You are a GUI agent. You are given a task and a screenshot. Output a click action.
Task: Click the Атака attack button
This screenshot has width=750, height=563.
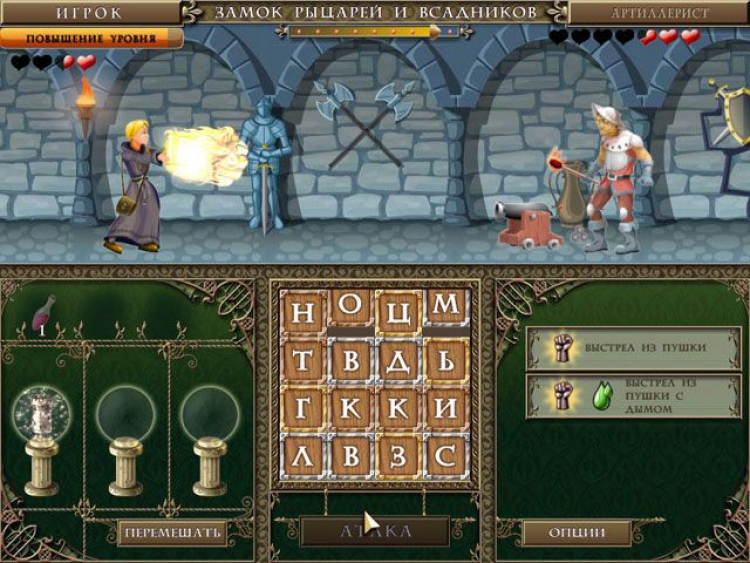point(375,531)
